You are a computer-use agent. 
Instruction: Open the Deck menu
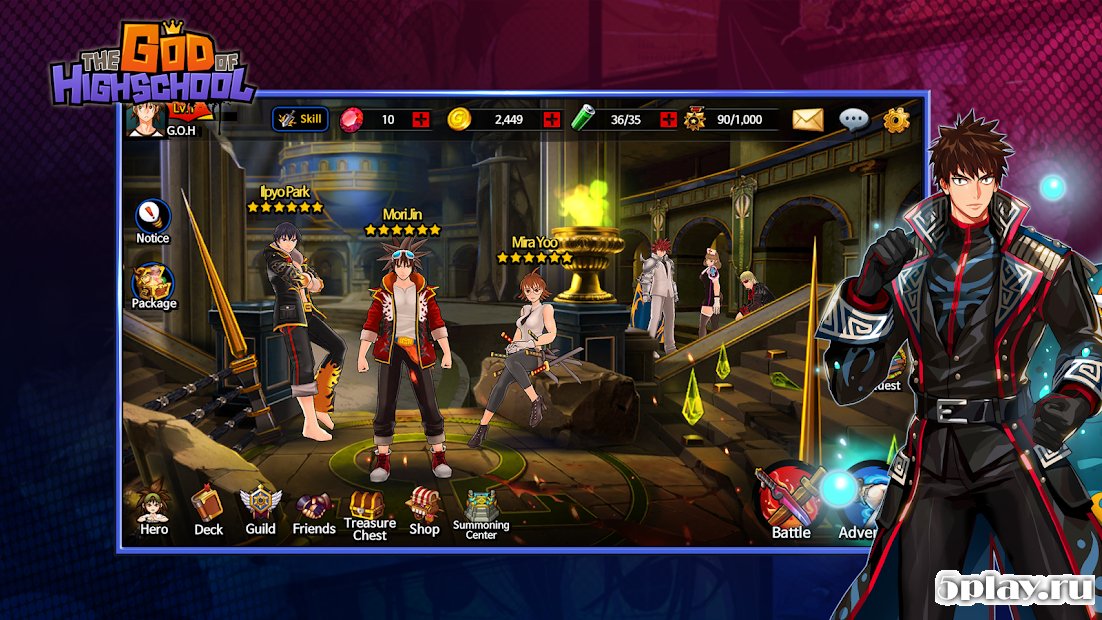(208, 510)
